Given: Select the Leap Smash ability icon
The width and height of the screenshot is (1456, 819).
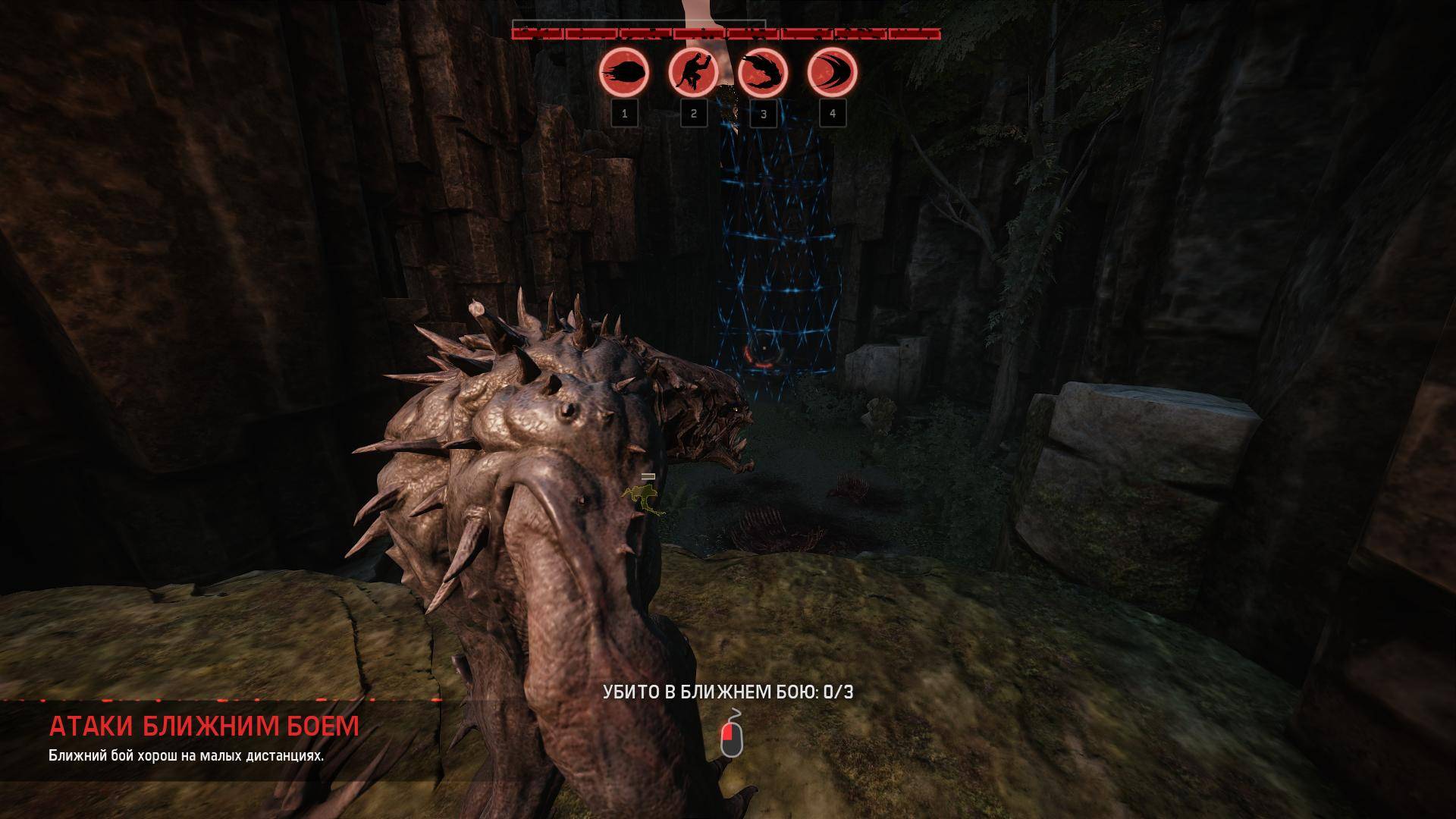Looking at the screenshot, I should 693,74.
